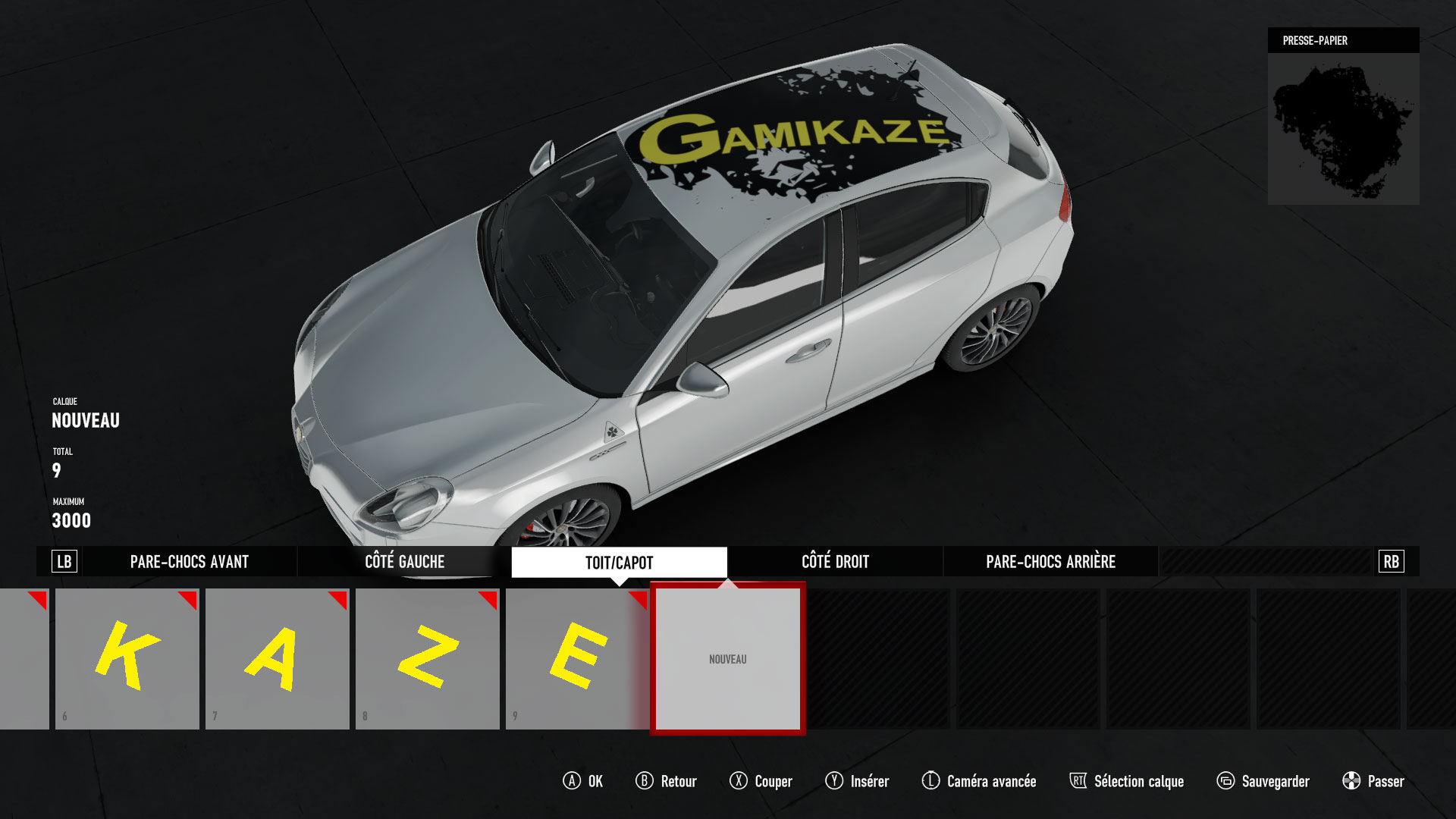Click the NOUVEAU layer slot
The image size is (1456, 819).
click(x=727, y=658)
